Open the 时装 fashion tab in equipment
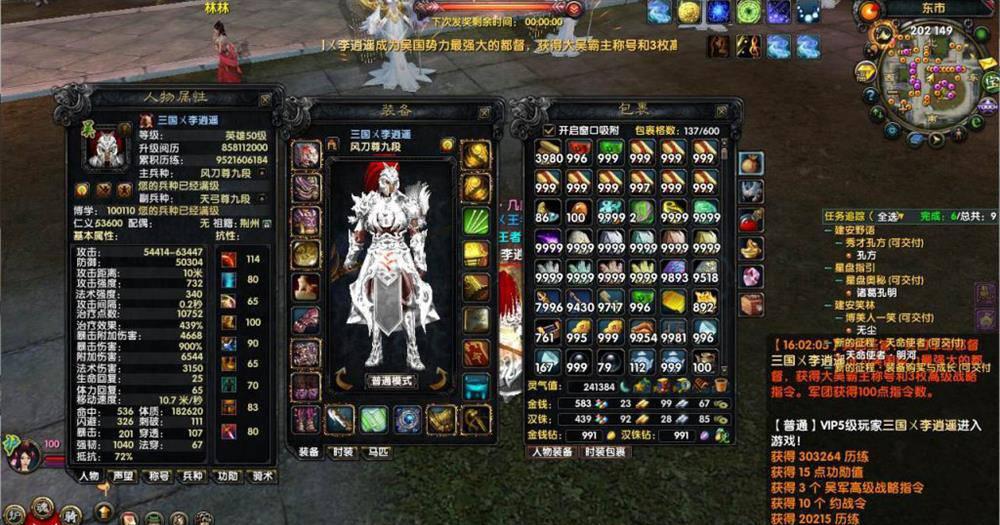Viewport: 1000px width, 525px height. point(343,452)
